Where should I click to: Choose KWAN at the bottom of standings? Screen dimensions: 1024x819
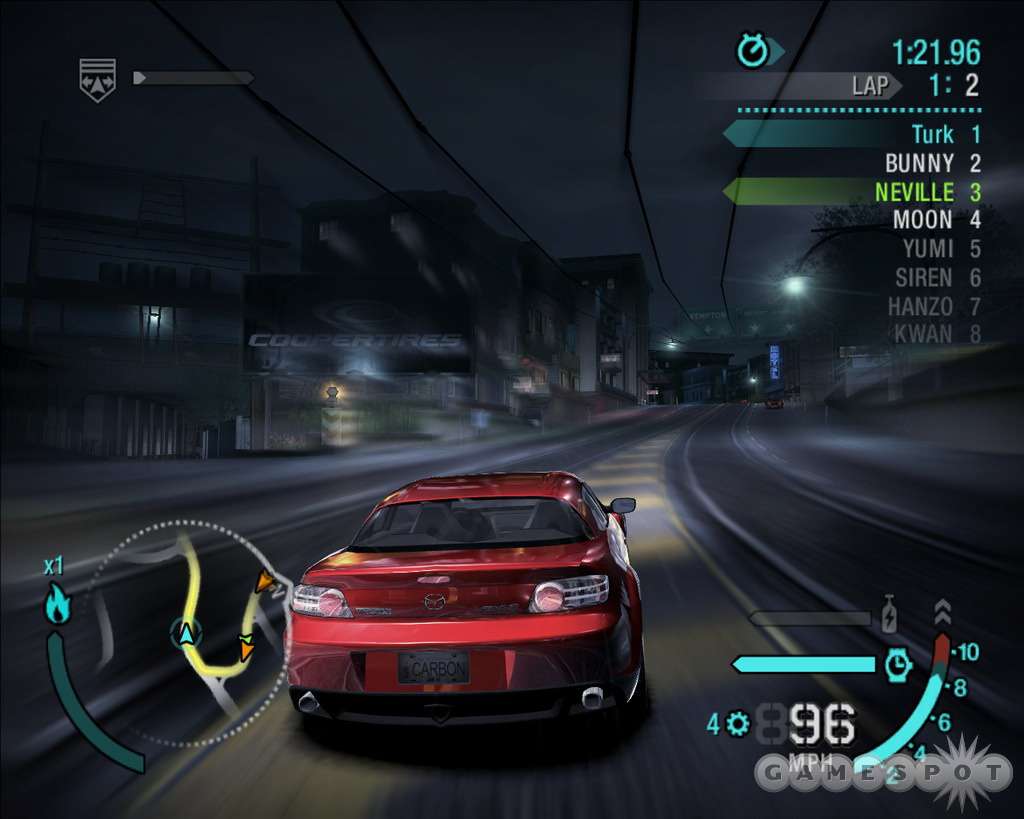(x=924, y=333)
